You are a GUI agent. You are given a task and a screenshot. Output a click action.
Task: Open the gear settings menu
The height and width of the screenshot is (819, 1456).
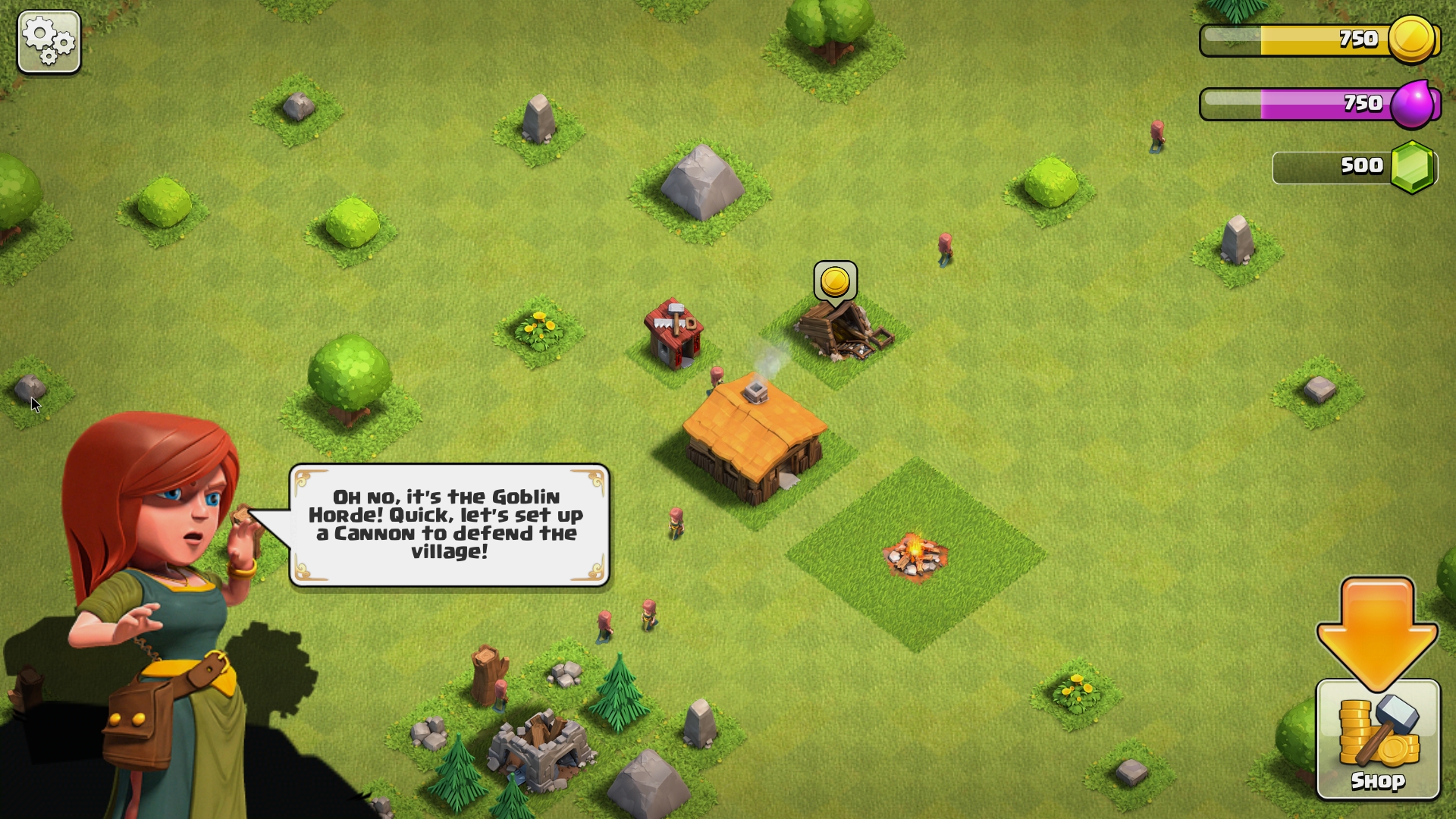point(49,42)
